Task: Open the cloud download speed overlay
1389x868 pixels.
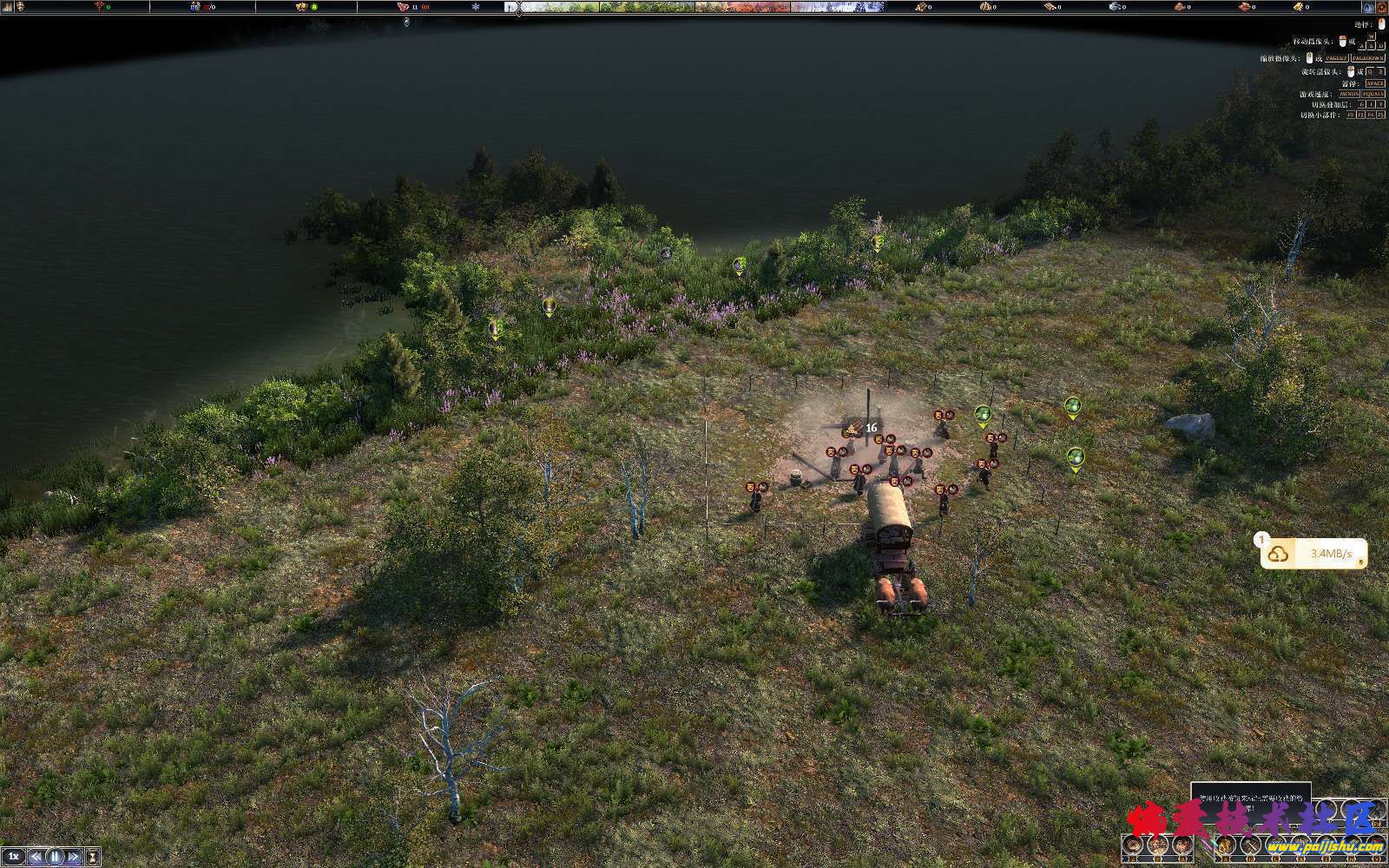Action: pyautogui.click(x=1313, y=554)
